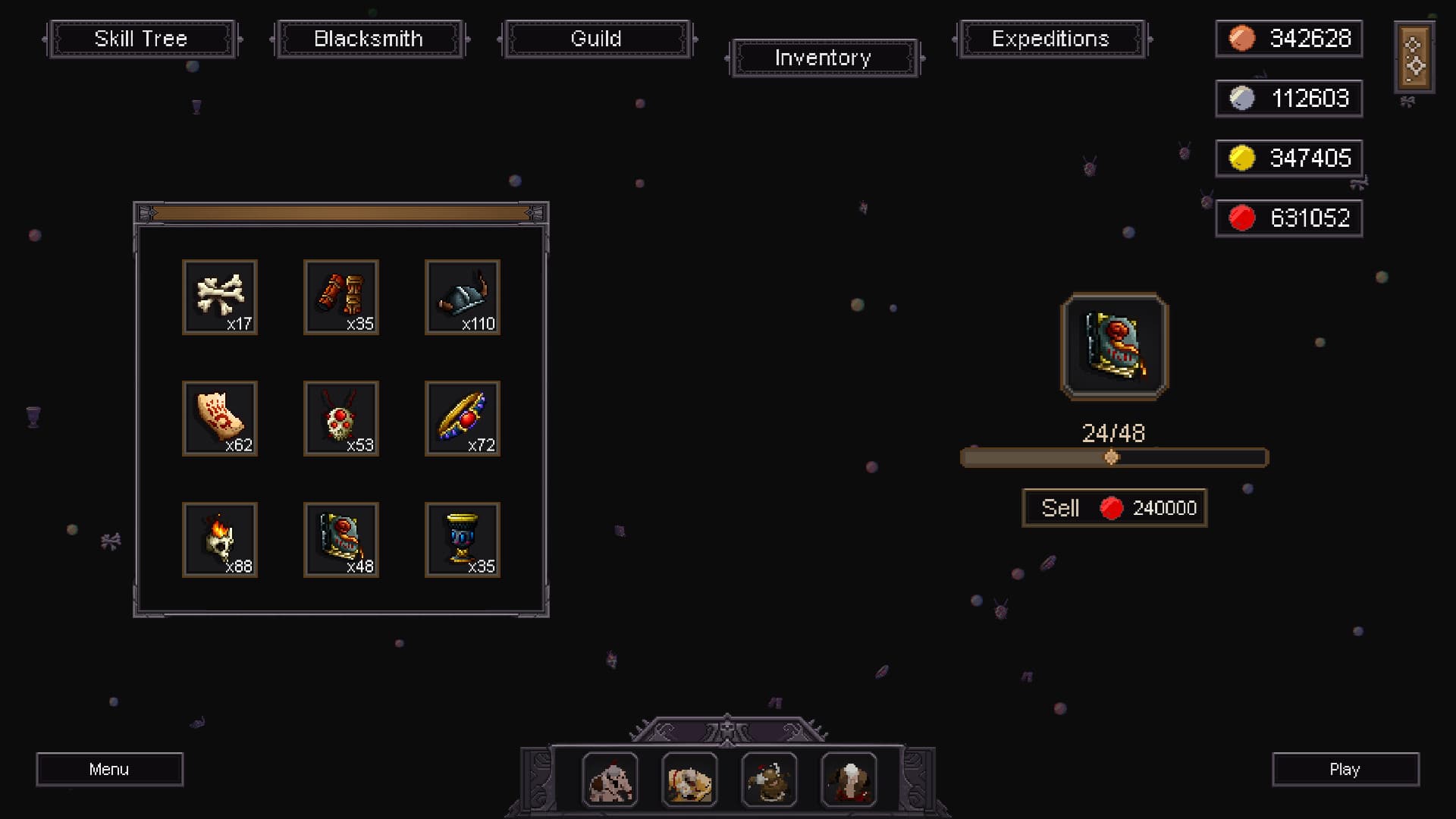The width and height of the screenshot is (1456, 819).
Task: Select the bloody scroll item x62
Action: pyautogui.click(x=219, y=419)
